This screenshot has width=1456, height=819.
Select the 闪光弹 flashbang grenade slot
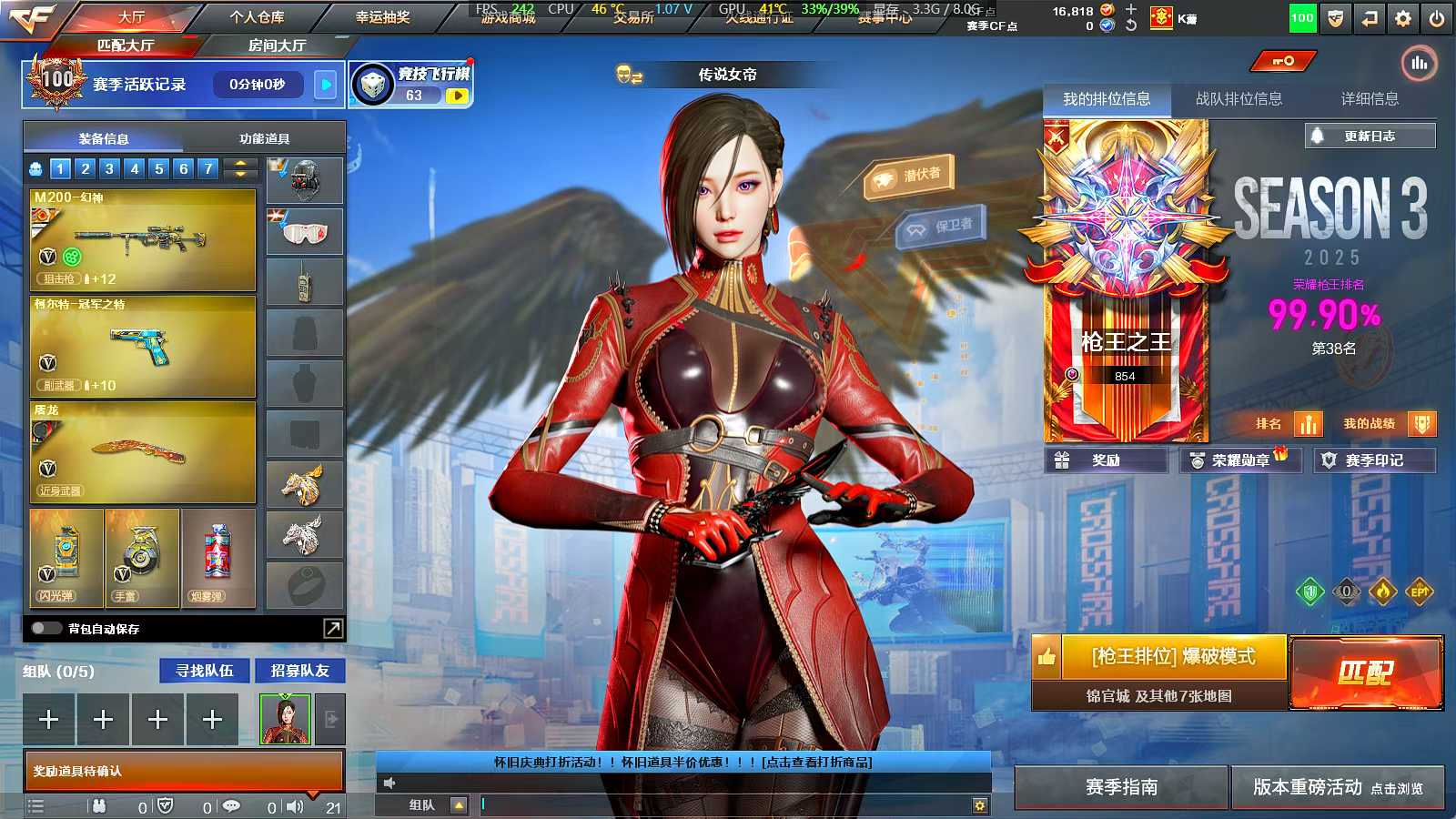(64, 555)
